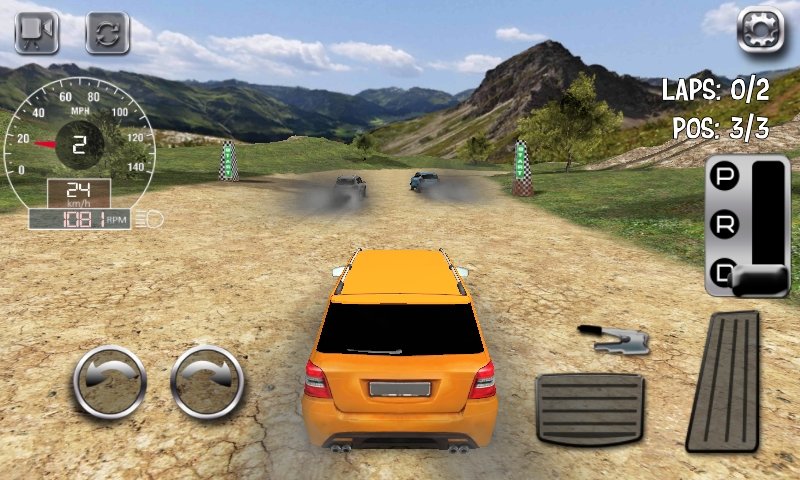Tap the reset car refresh icon
The image size is (800, 480).
click(107, 32)
